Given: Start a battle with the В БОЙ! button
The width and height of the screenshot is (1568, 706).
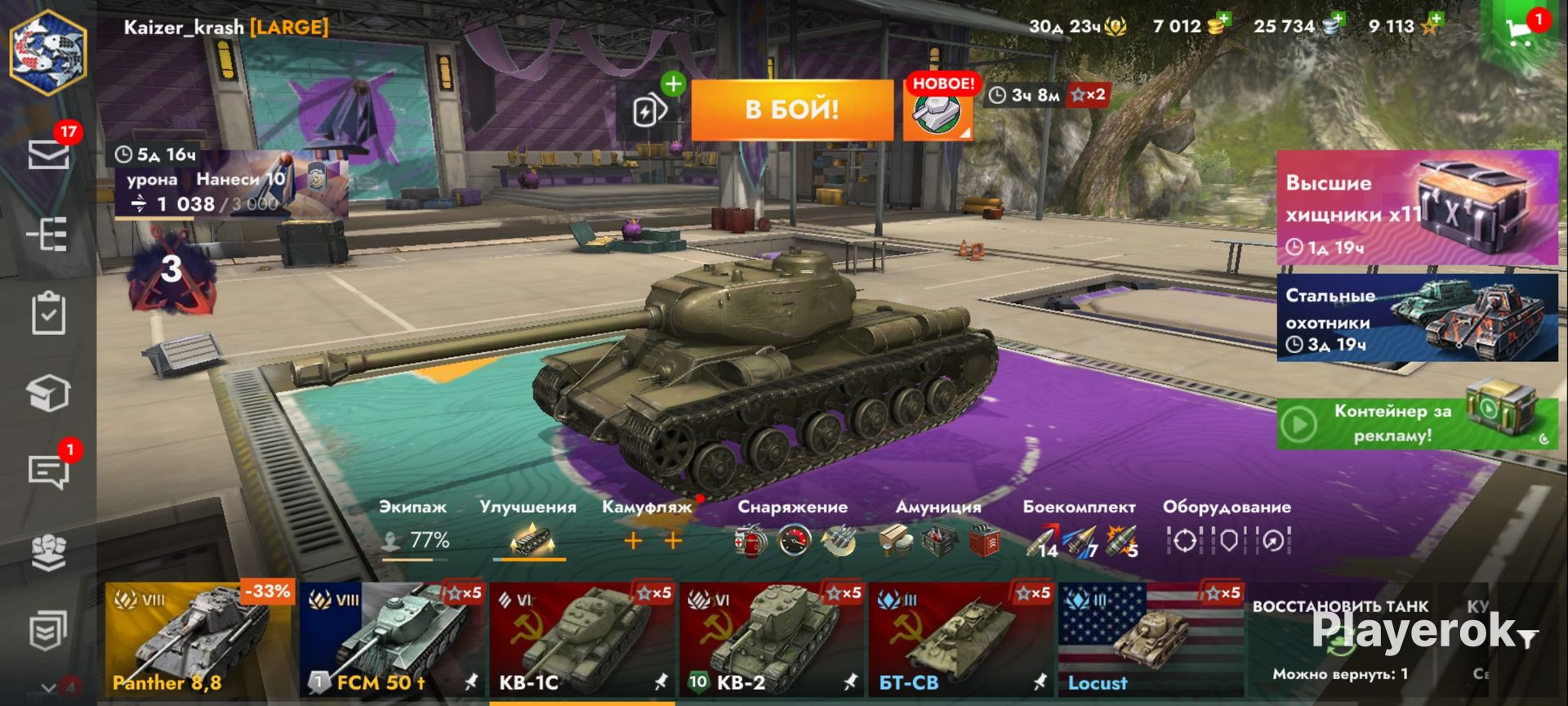Looking at the screenshot, I should 791,110.
